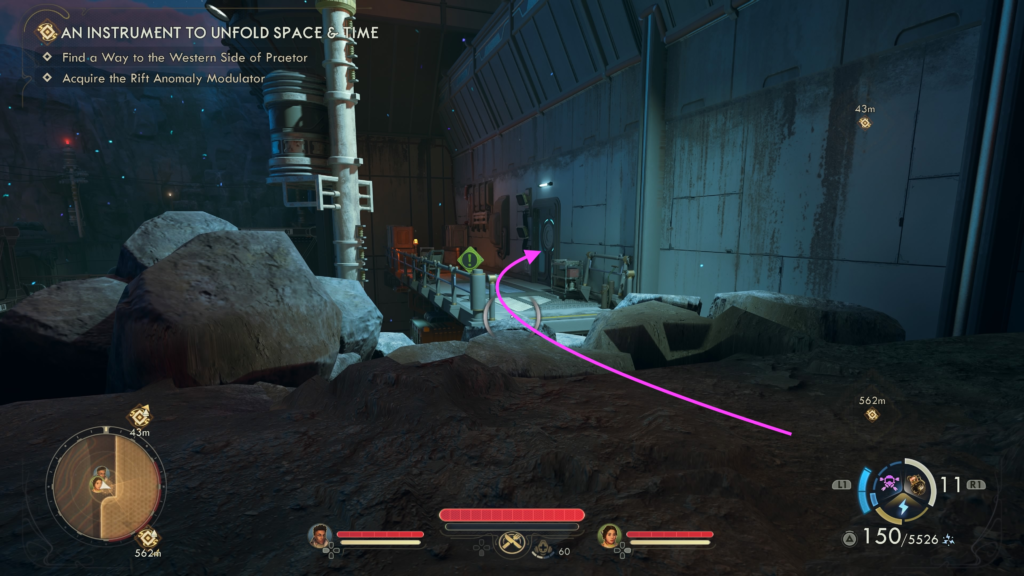Click the 562m waypoint marker on the minimap's bottom edge
Viewport: 1024px width, 576px height.
pos(146,538)
